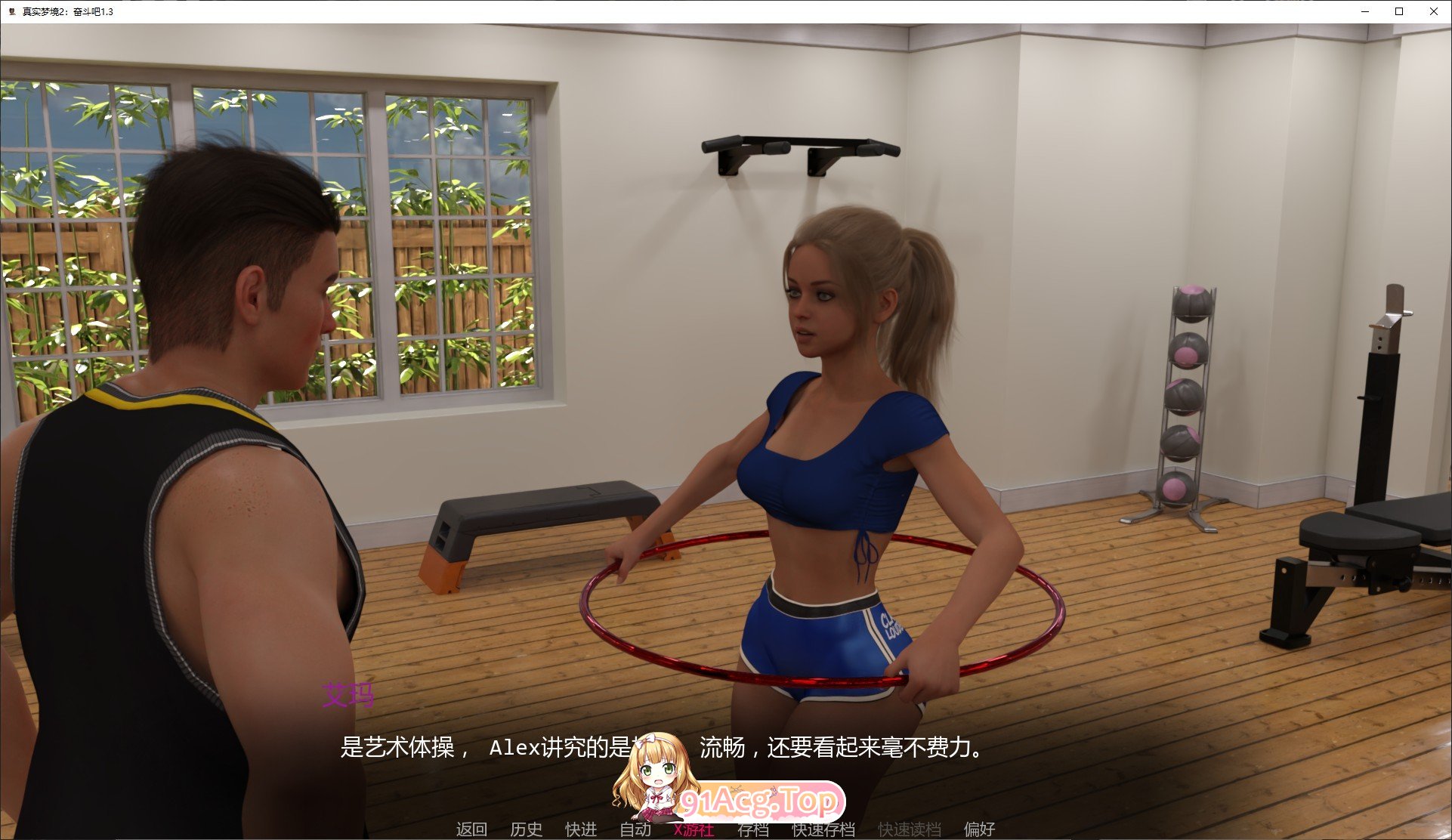Click the title bar text 真实梦境2：奋斗吧1.3

pos(66,11)
